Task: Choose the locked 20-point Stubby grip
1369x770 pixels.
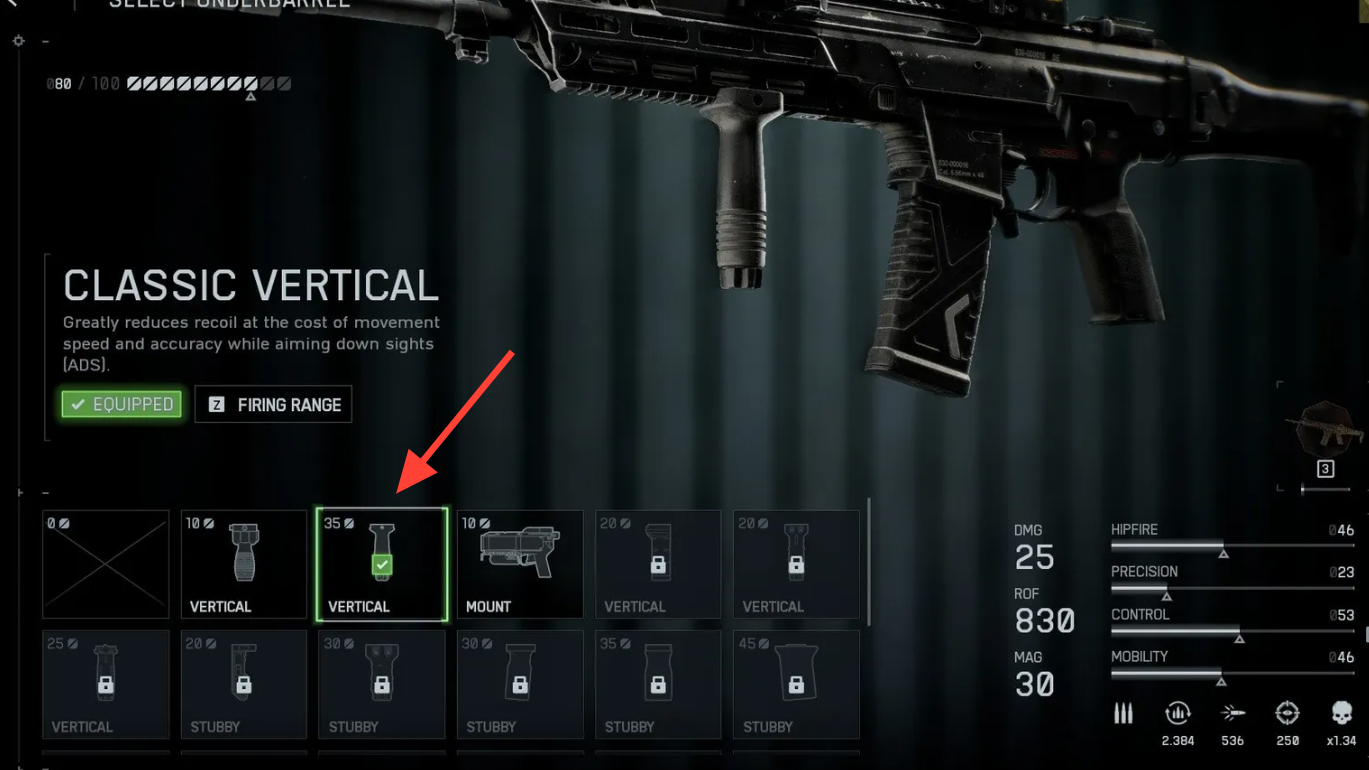Action: tap(244, 685)
